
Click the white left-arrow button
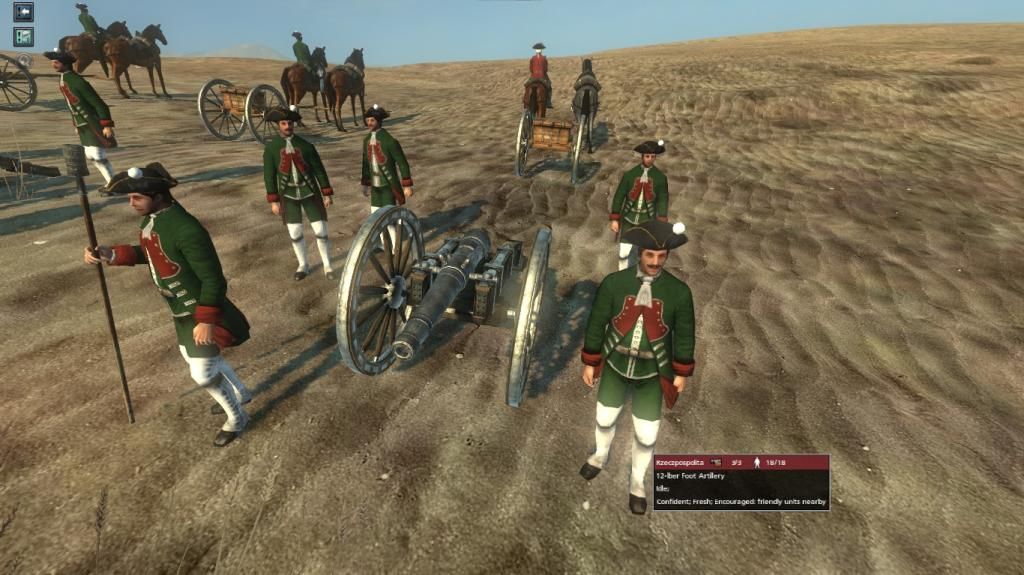23,12
